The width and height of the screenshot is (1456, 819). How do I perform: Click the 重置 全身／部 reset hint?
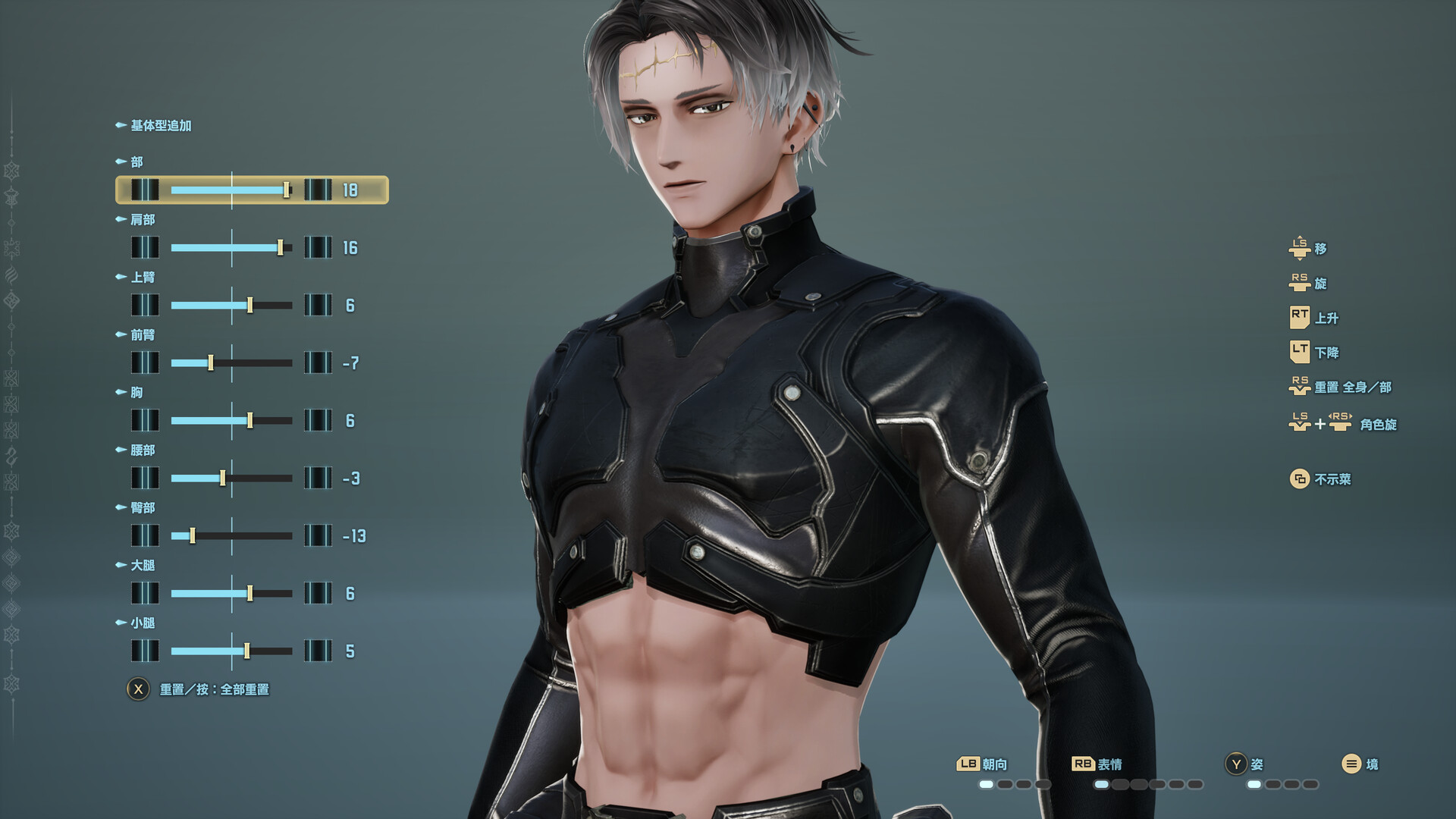[x=1341, y=387]
